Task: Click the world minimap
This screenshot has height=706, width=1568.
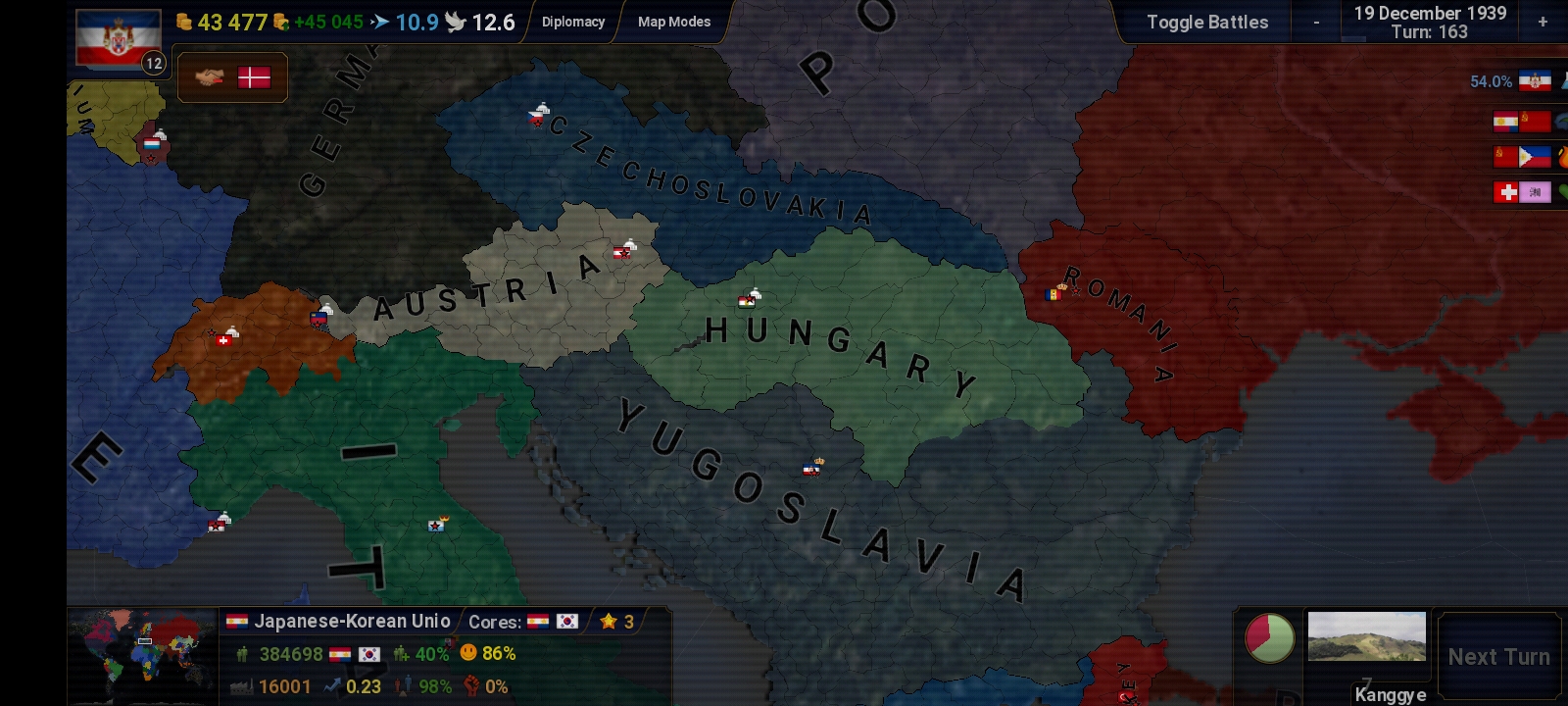Action: pyautogui.click(x=143, y=655)
